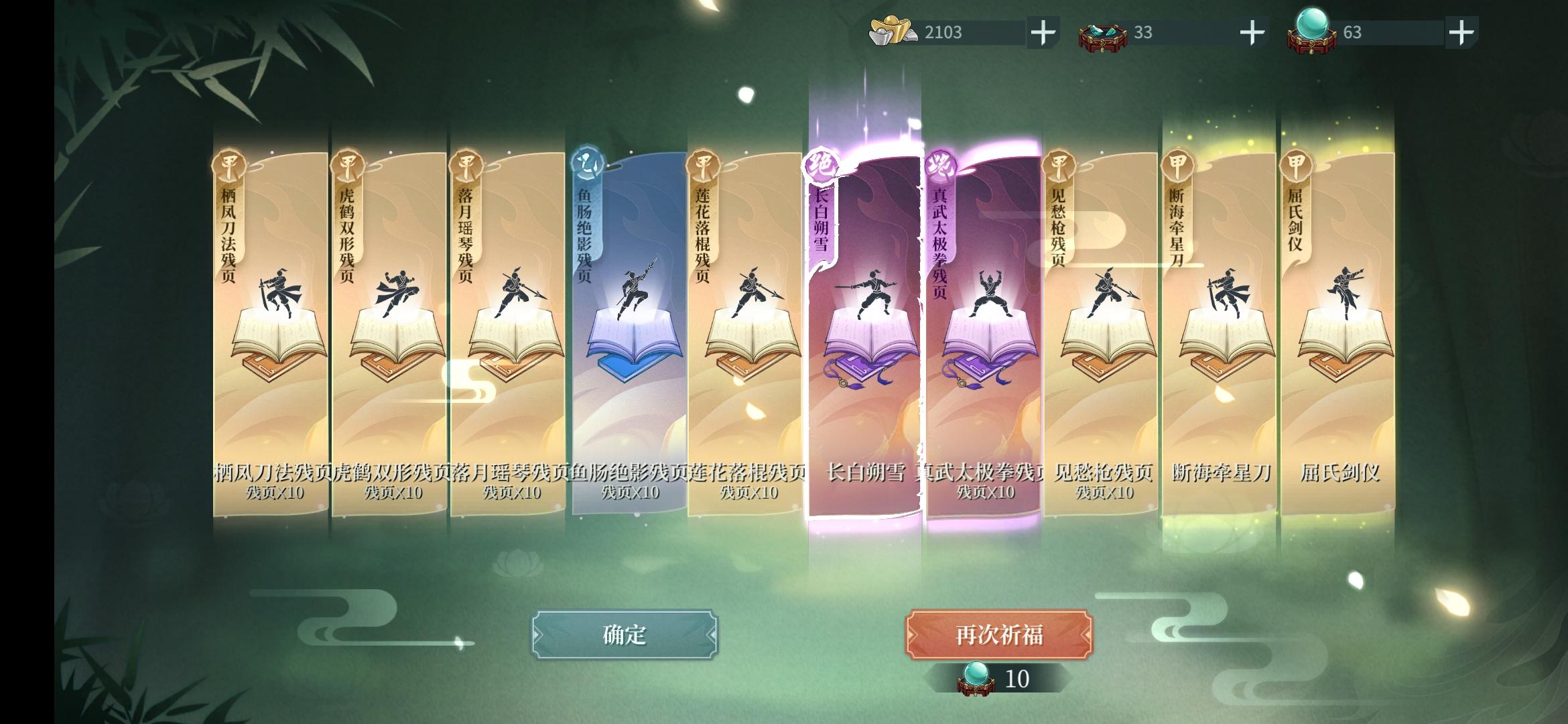Click plus button next to blue orb currency
This screenshot has height=724, width=1568.
(1461, 30)
